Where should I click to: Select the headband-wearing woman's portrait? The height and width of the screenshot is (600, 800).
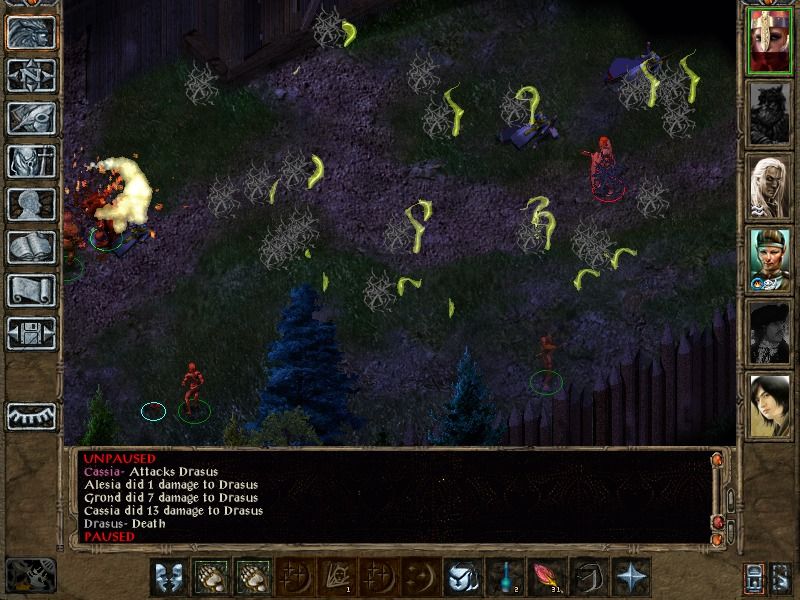[x=770, y=260]
